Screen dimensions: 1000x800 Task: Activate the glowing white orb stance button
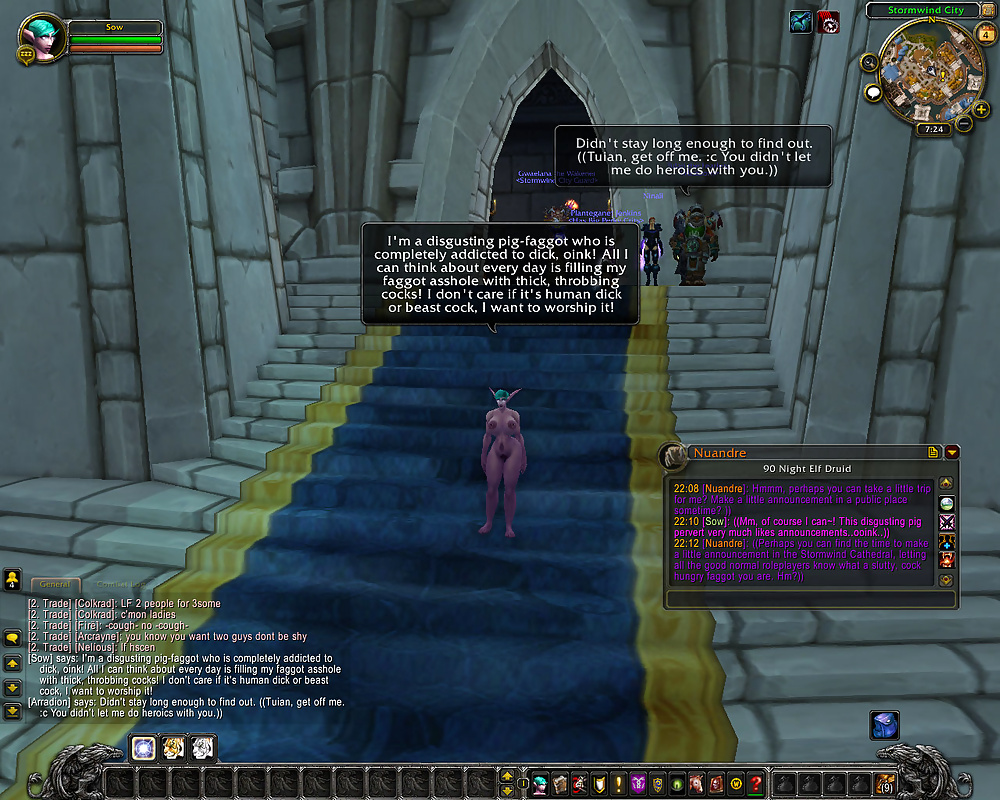click(143, 746)
